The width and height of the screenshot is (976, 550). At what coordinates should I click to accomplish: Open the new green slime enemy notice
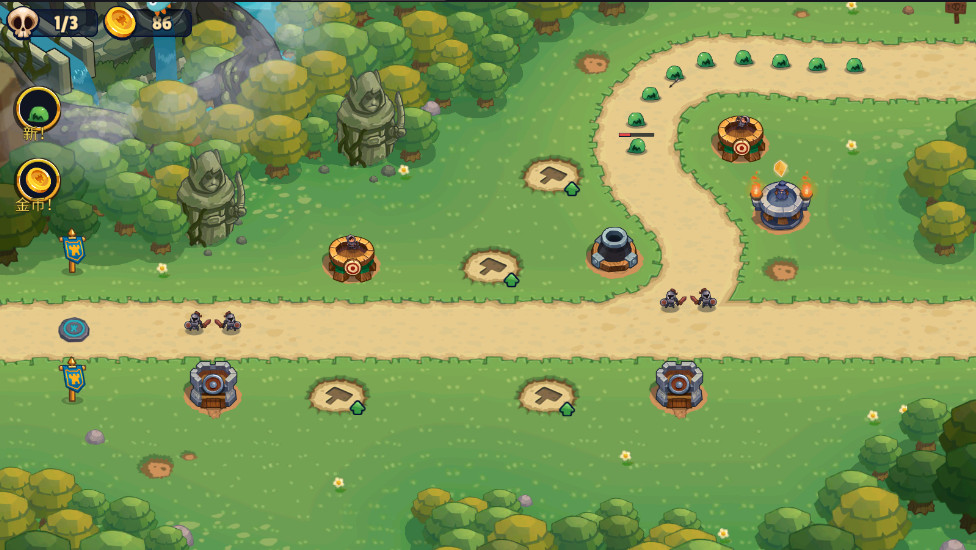[x=39, y=109]
